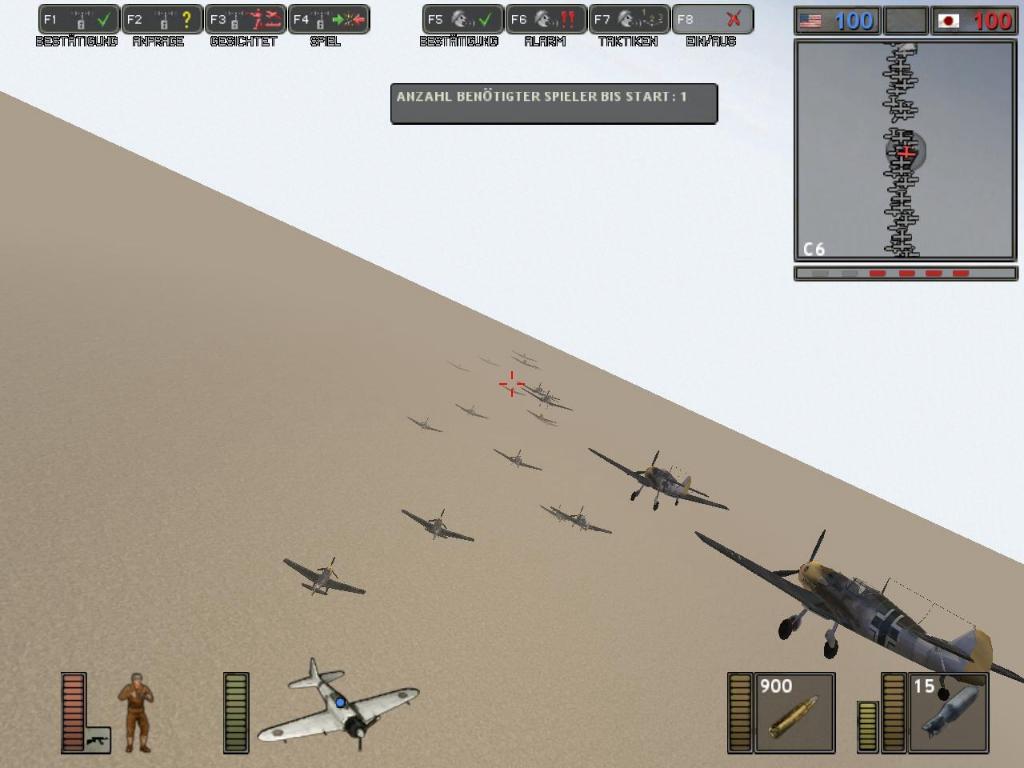Image resolution: width=1024 pixels, height=768 pixels.
Task: Open the F1 Bestätigung radio menu
Action: coord(79,19)
